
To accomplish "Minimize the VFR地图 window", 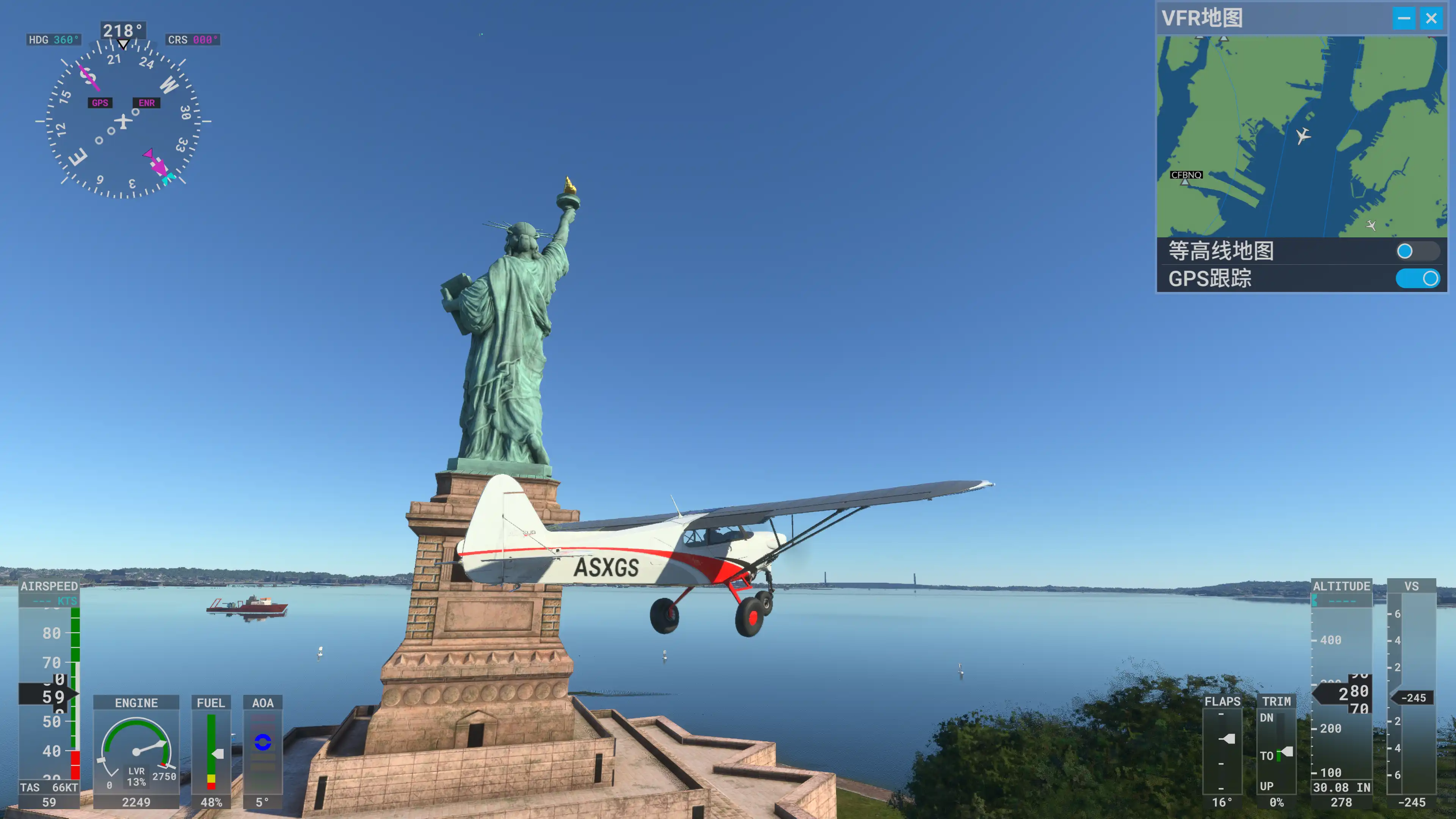I will tap(1404, 19).
